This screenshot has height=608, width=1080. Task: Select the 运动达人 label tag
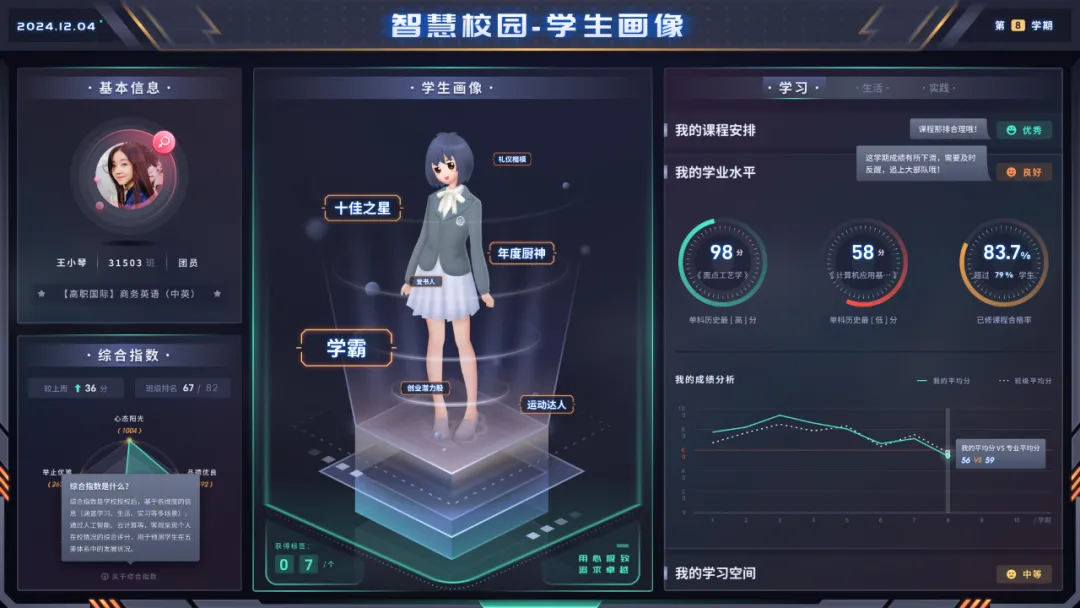546,404
